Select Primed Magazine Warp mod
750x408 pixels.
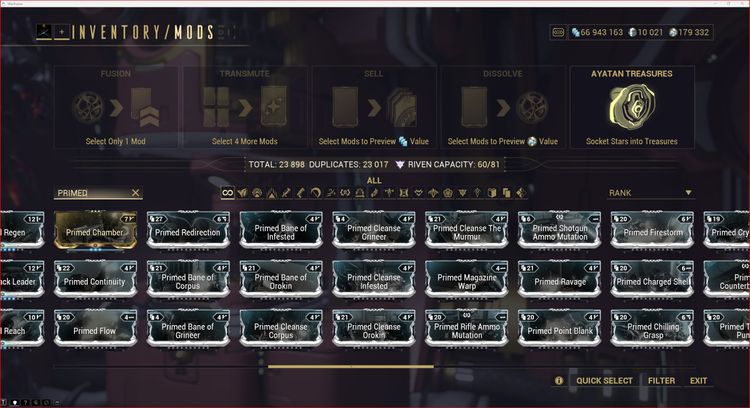(x=464, y=280)
